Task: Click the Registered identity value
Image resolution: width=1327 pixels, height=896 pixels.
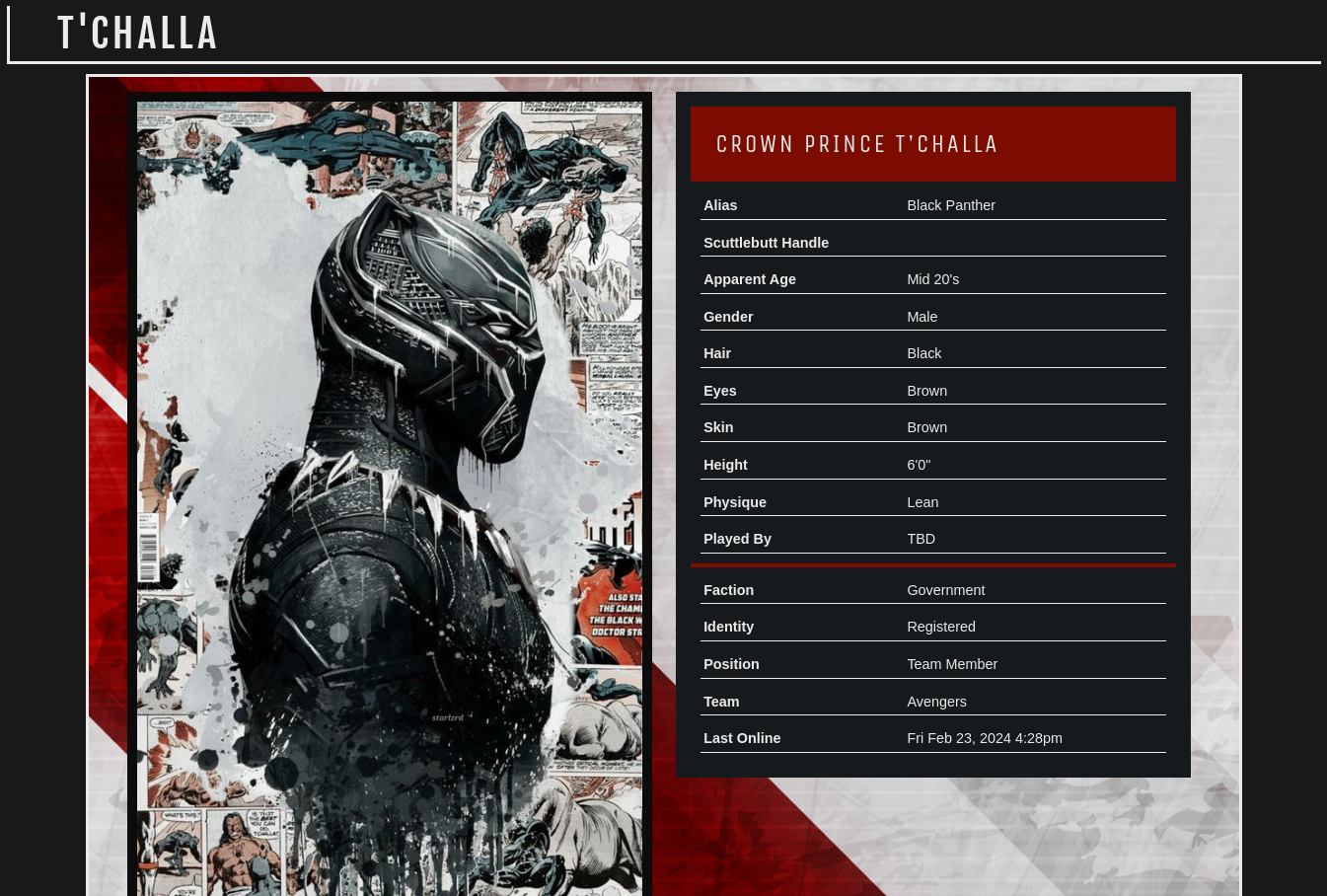Action: [x=940, y=627]
